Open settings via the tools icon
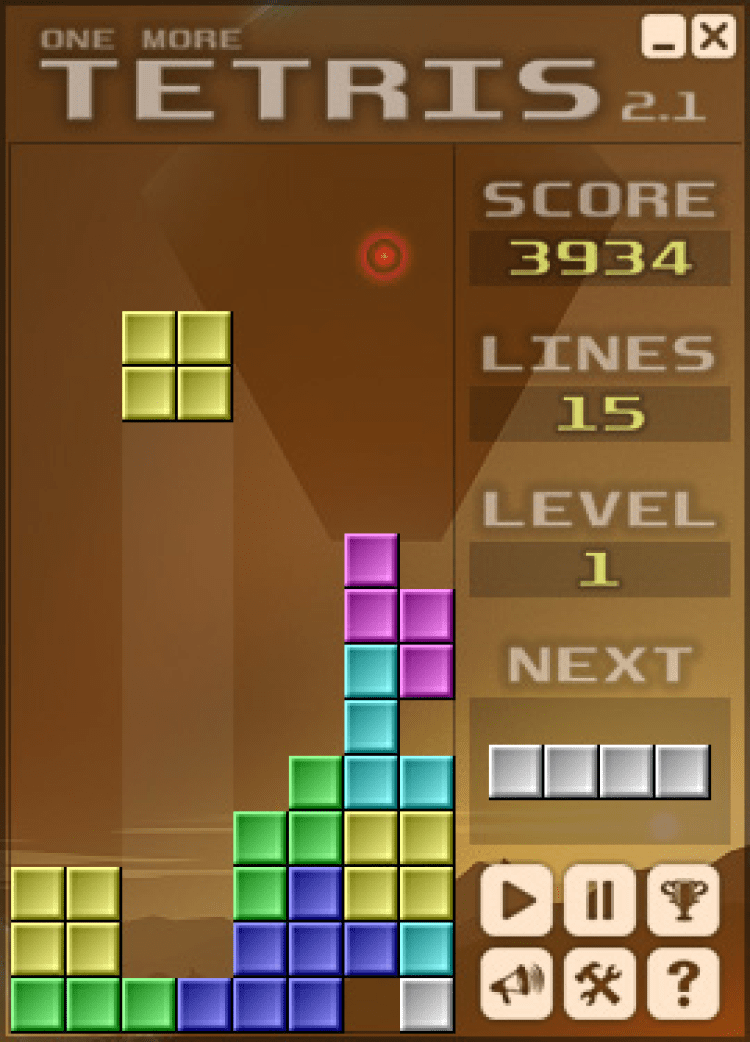The width and height of the screenshot is (750, 1042). 600,984
